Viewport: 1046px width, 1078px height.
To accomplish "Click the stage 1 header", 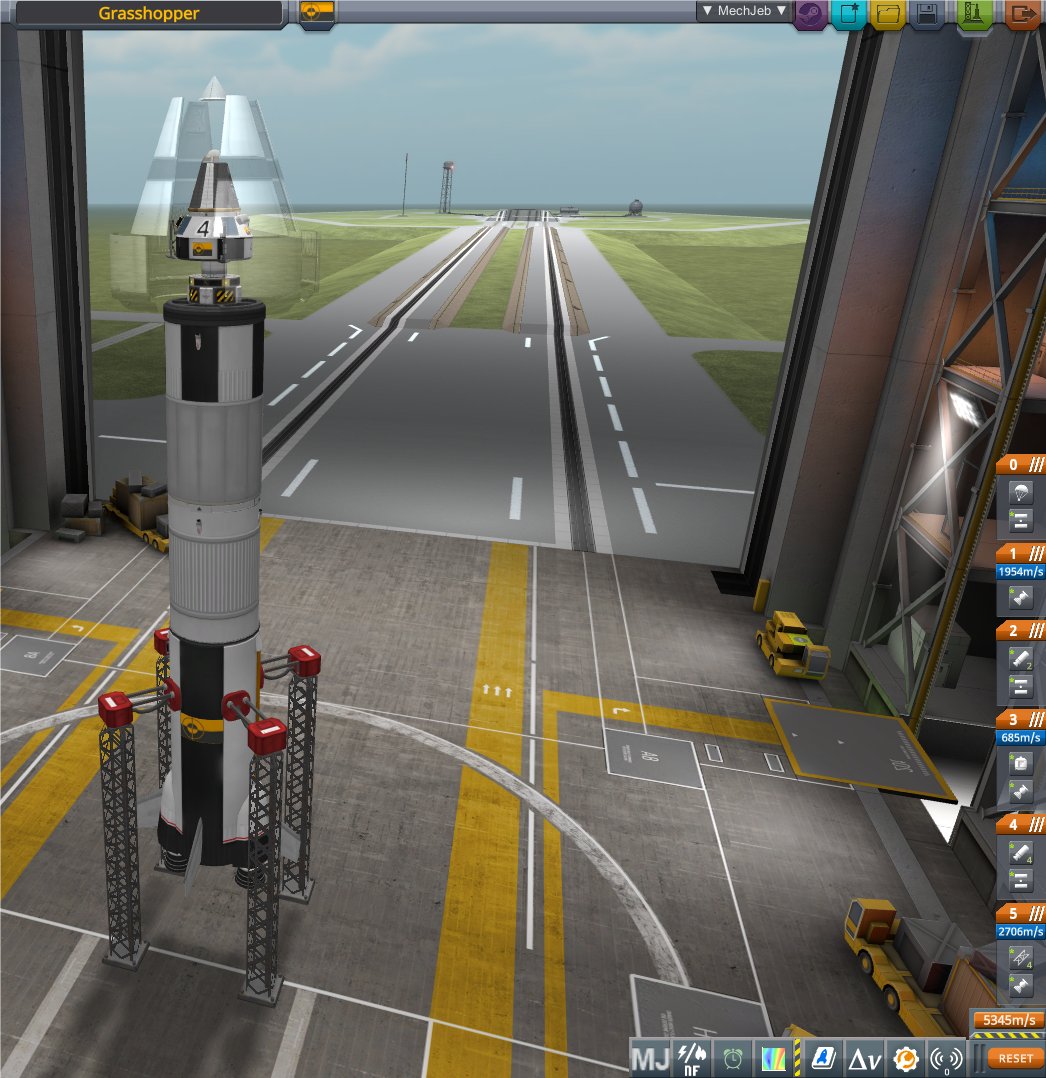I will tap(1020, 553).
